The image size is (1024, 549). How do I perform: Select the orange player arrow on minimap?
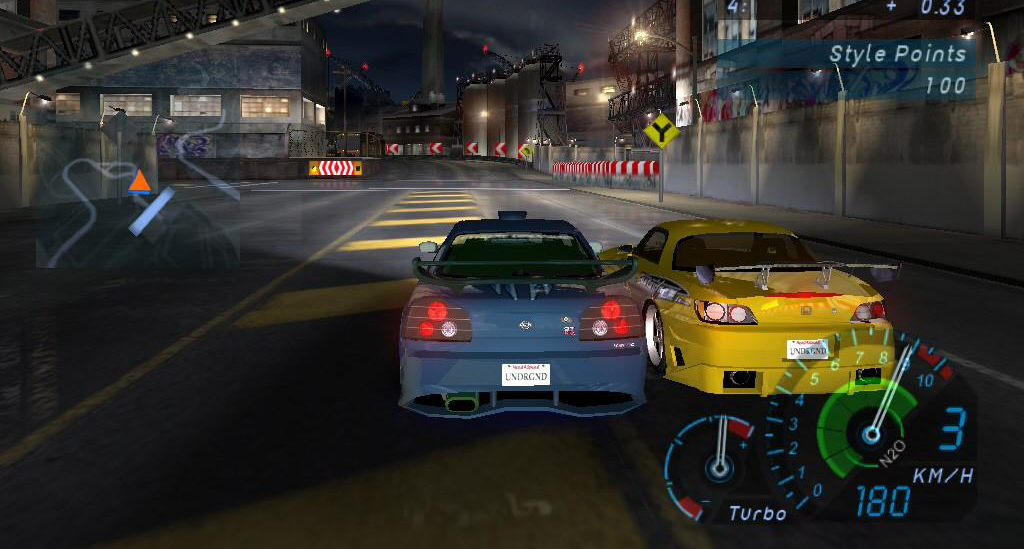(139, 181)
